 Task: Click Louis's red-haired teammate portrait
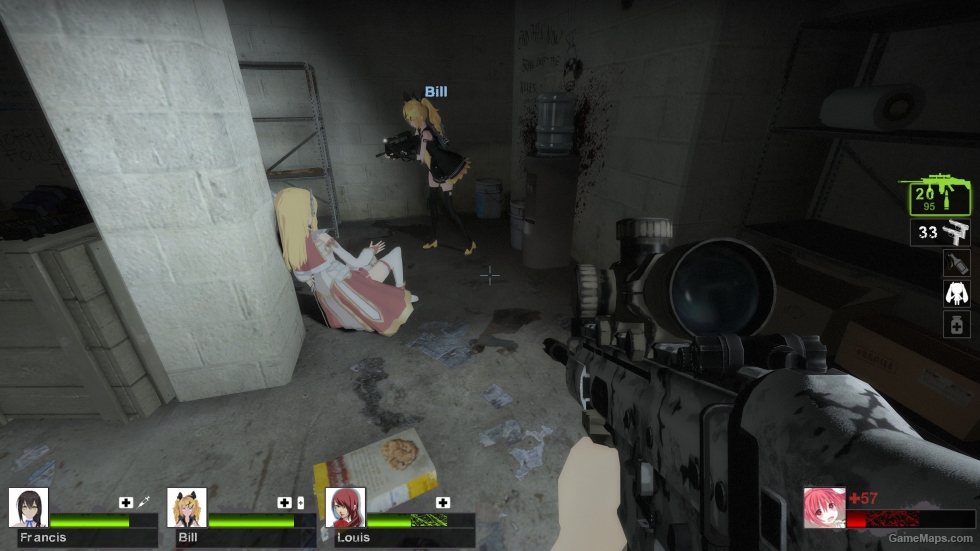[345, 507]
